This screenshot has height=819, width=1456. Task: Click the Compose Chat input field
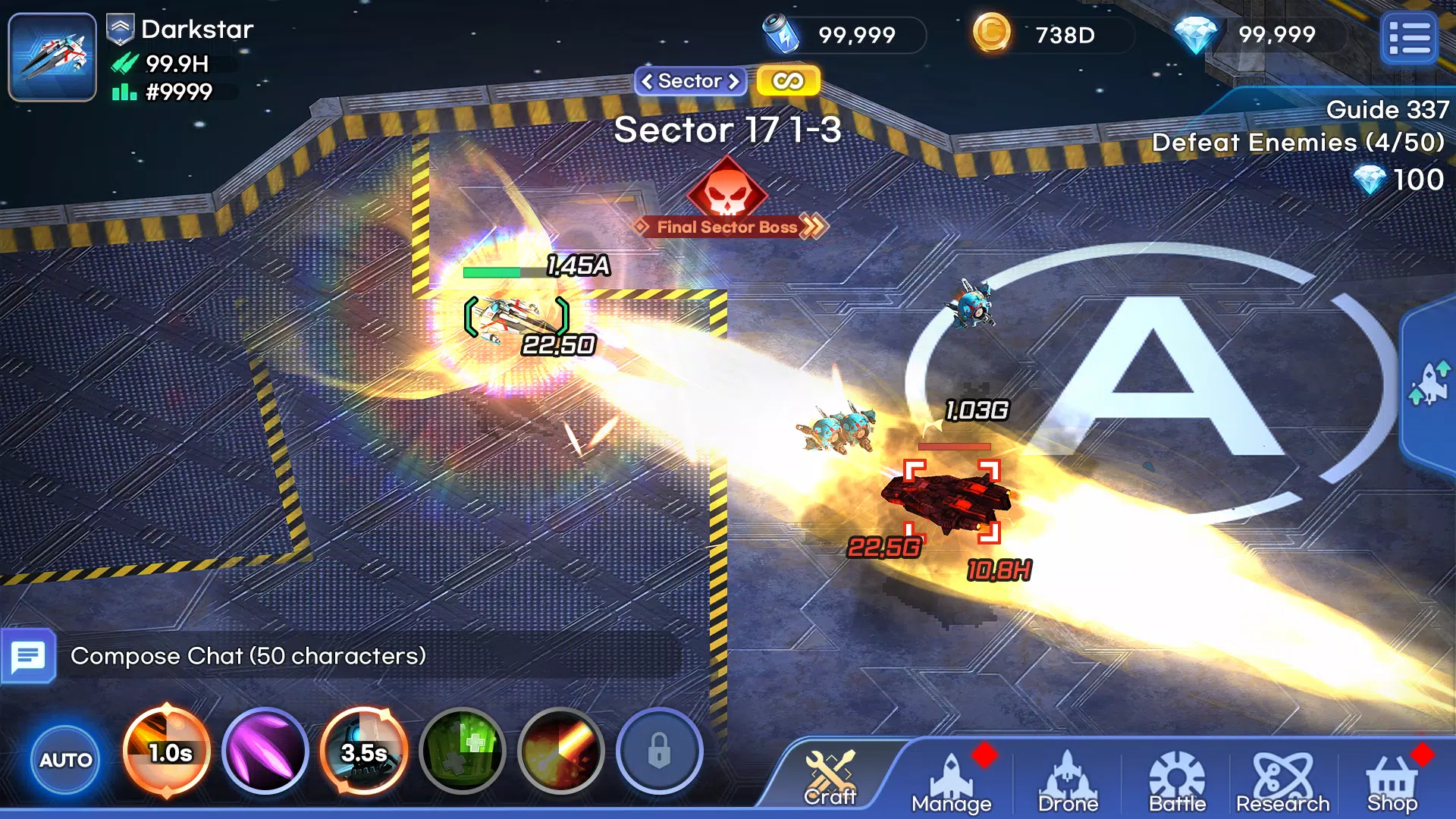coord(364,656)
